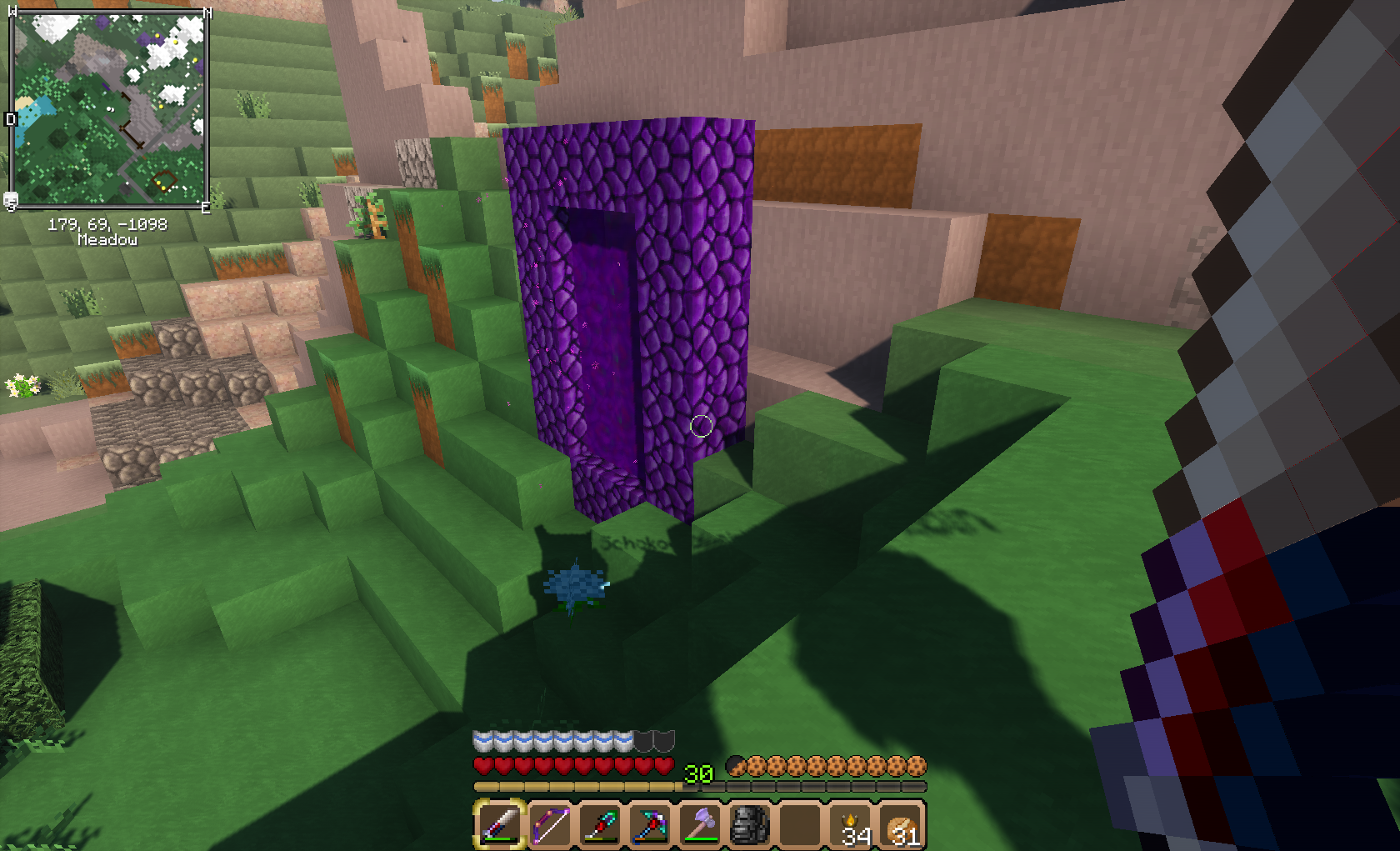Choose the torch stack of 34
Viewport: 1400px width, 851px height.
coord(852,824)
